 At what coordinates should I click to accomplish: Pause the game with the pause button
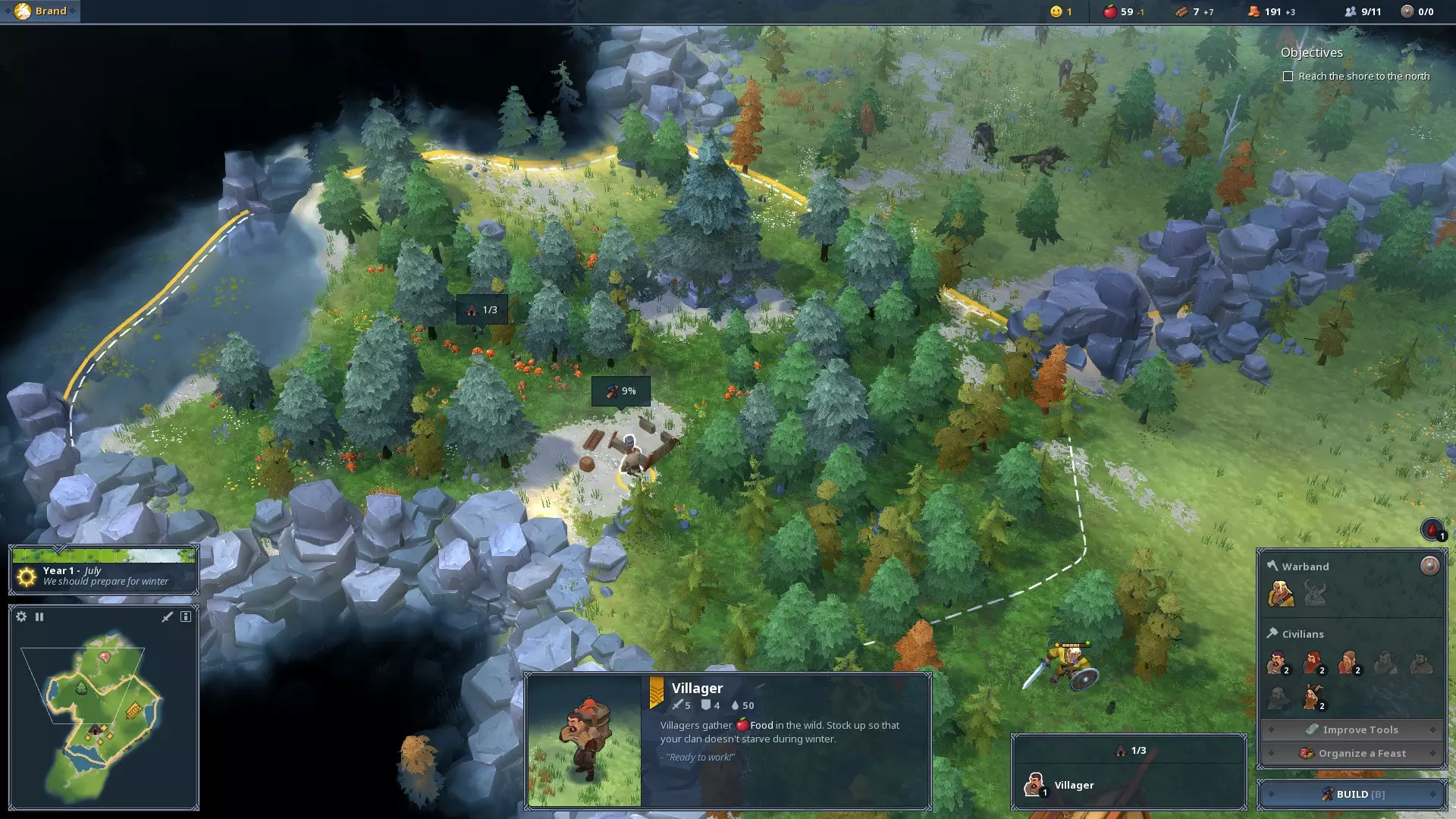pyautogui.click(x=39, y=617)
